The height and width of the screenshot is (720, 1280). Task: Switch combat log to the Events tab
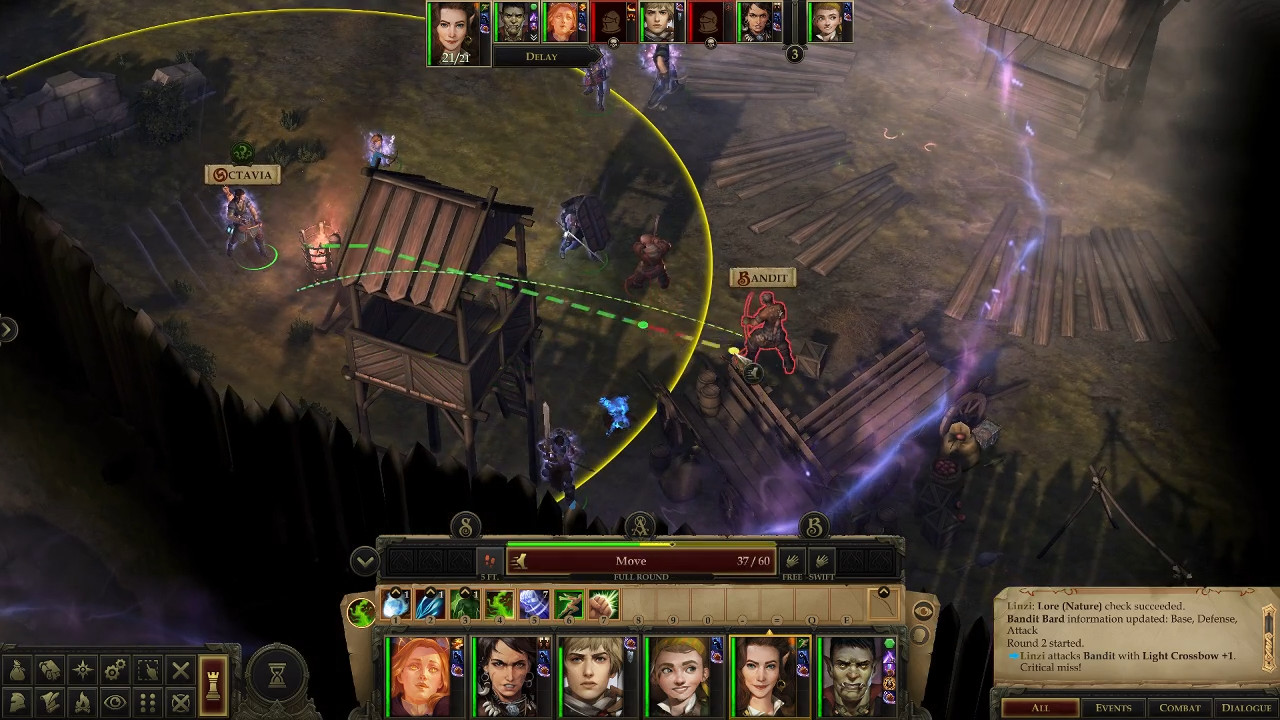pos(1112,708)
